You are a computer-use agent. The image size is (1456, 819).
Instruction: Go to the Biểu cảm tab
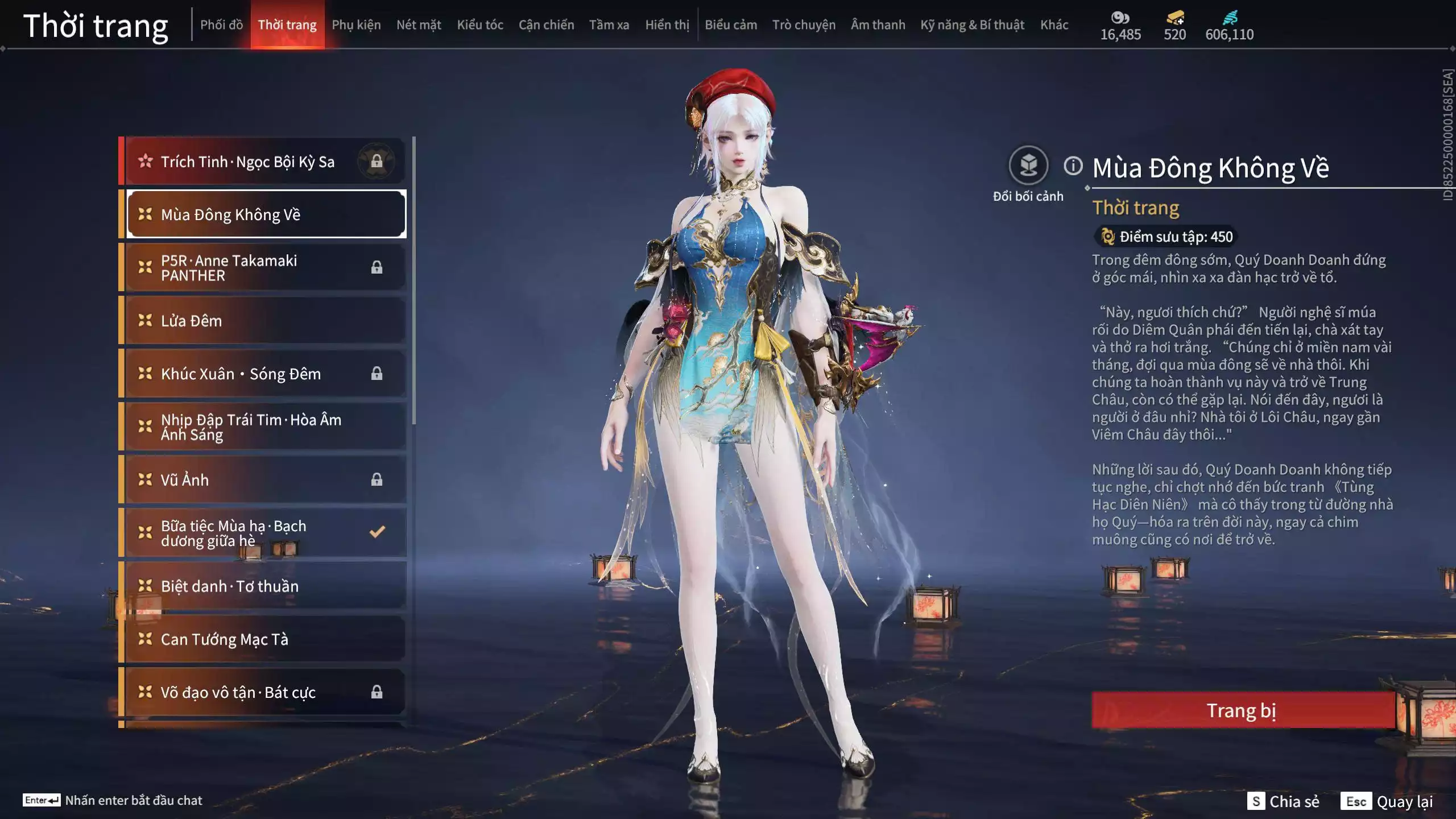(x=731, y=25)
